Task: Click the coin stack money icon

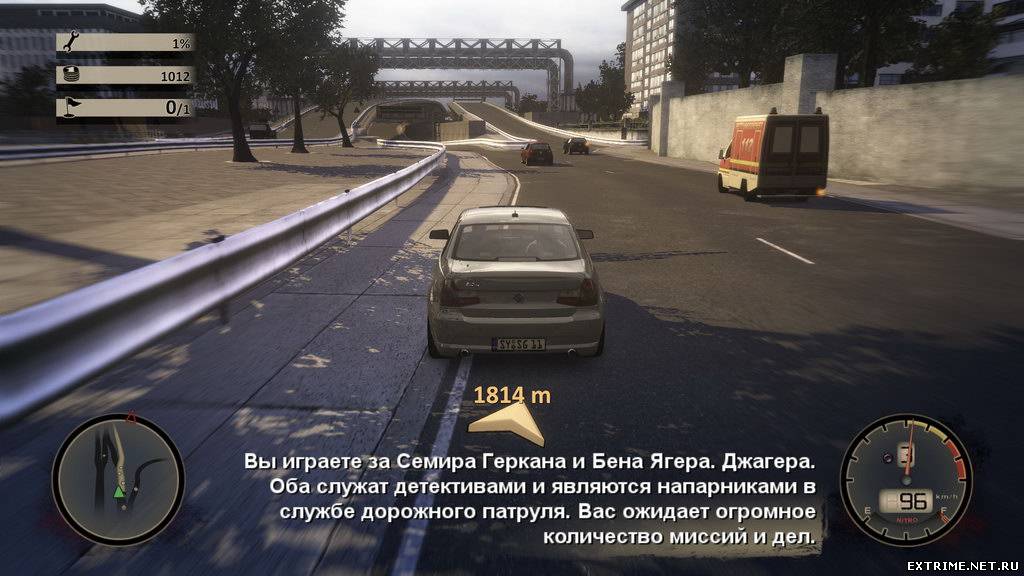Action: click(70, 75)
